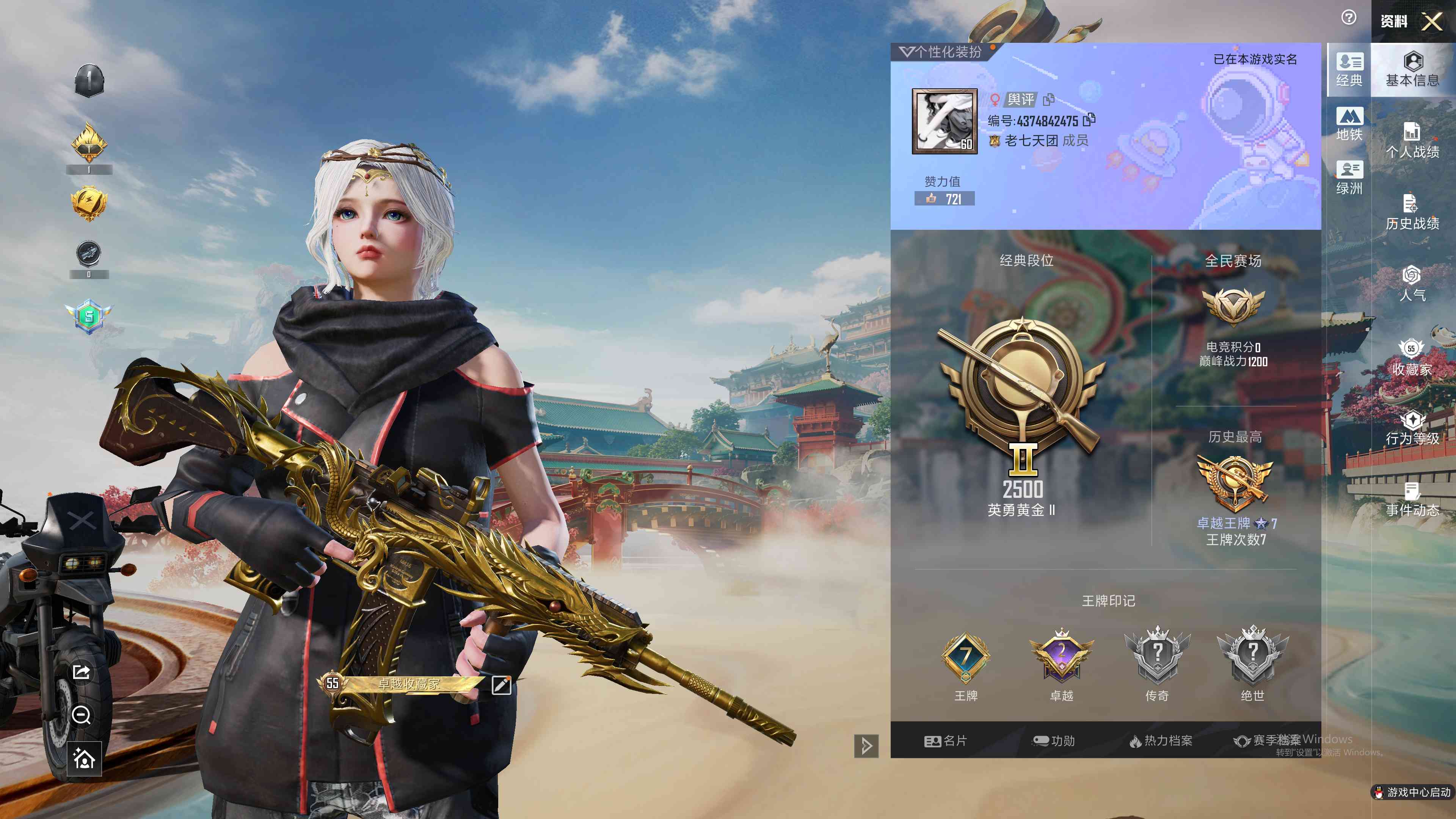This screenshot has width=1456, height=819.
Task: Open the 事件动态 feed
Action: (x=1412, y=500)
